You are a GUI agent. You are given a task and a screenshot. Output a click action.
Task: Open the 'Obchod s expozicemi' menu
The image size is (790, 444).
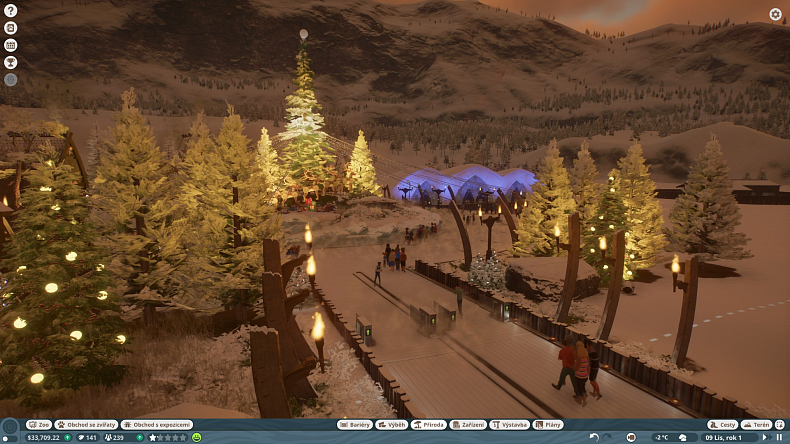(156, 425)
